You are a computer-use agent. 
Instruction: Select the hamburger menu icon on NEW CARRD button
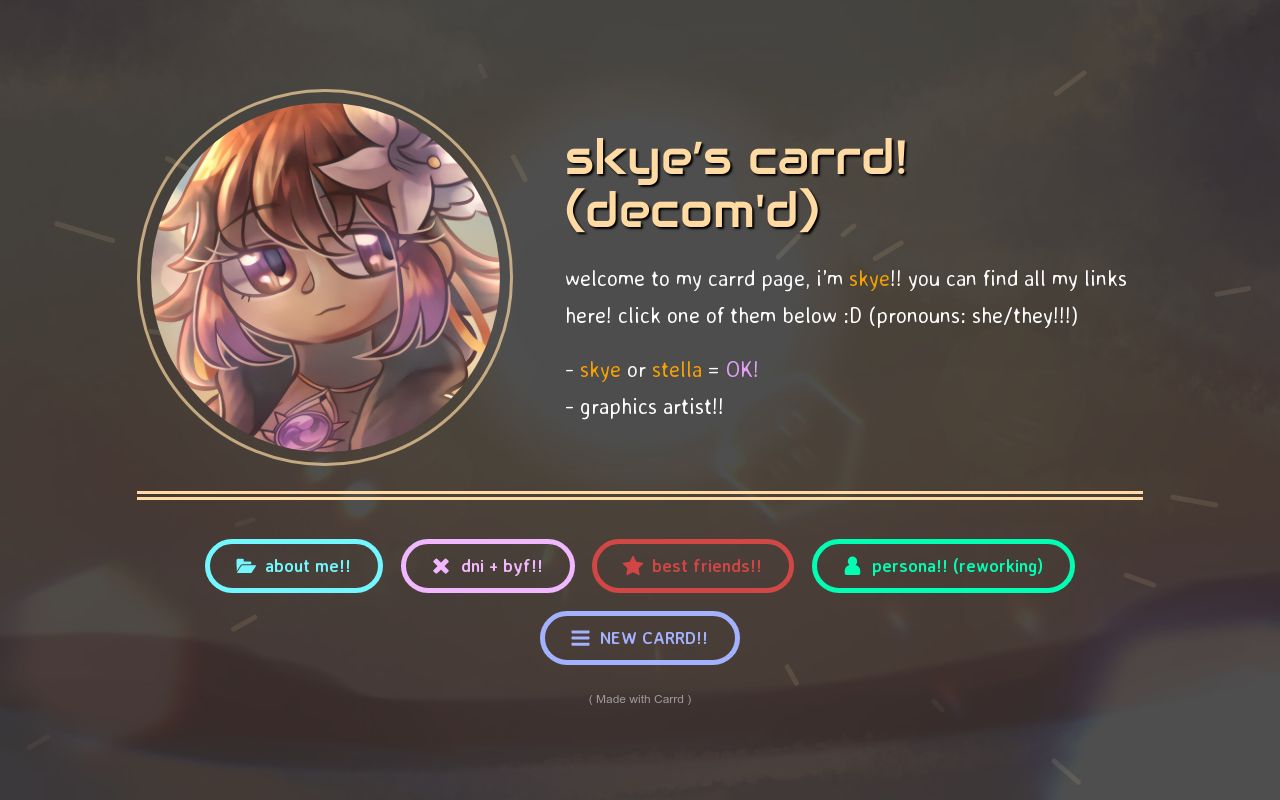click(581, 638)
